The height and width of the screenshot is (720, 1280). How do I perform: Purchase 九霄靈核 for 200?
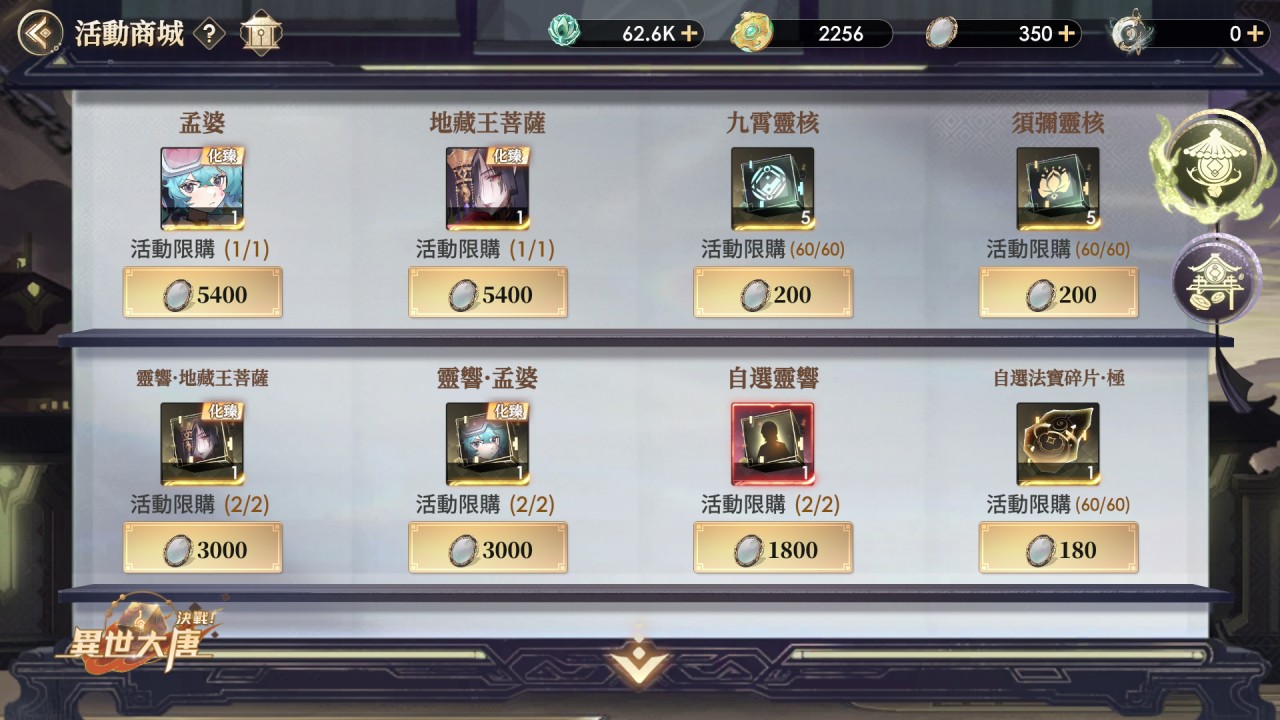[x=773, y=294]
